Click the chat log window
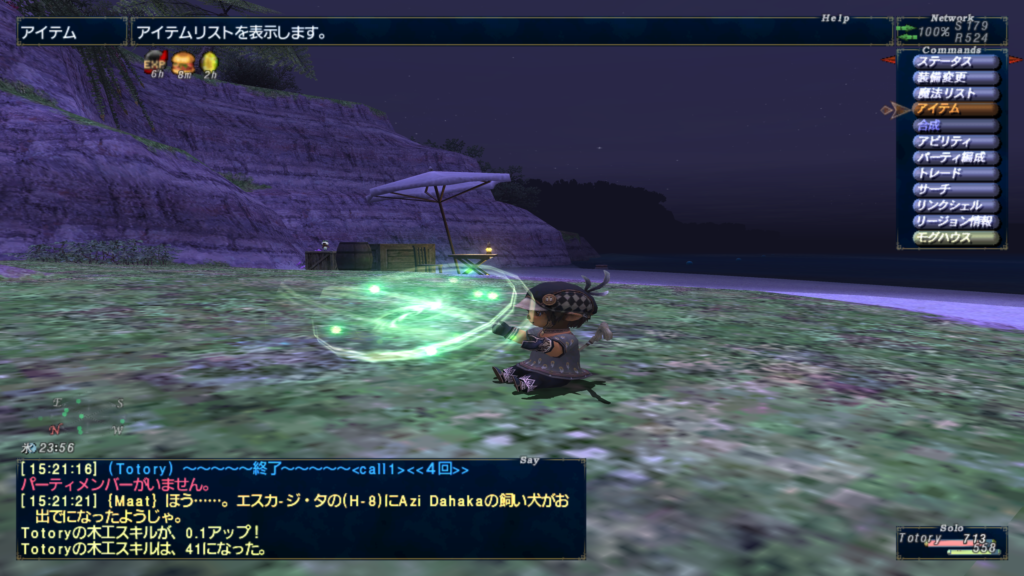The width and height of the screenshot is (1024, 576). pos(300,508)
